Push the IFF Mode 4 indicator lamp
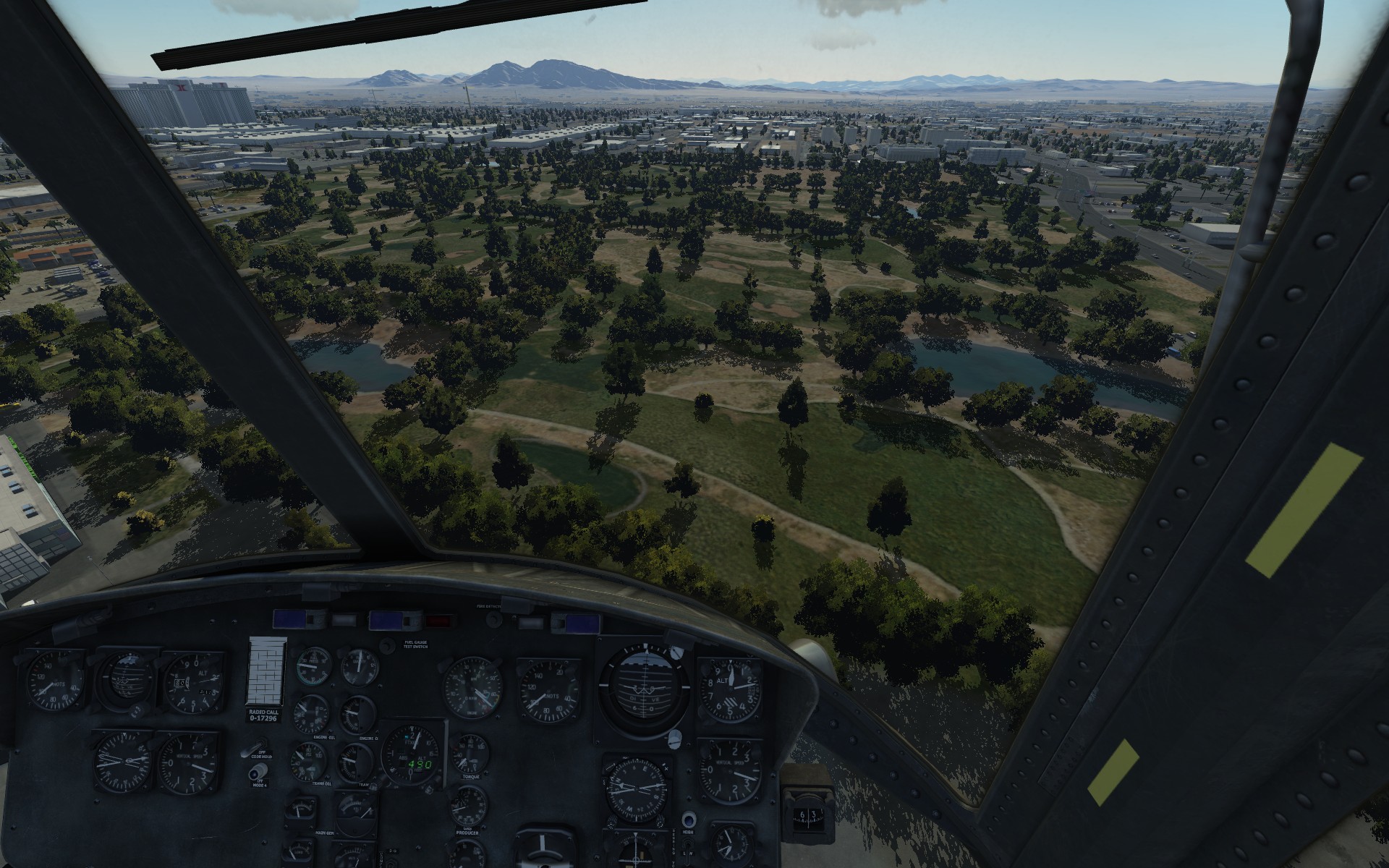This screenshot has height=868, width=1389. (x=255, y=773)
